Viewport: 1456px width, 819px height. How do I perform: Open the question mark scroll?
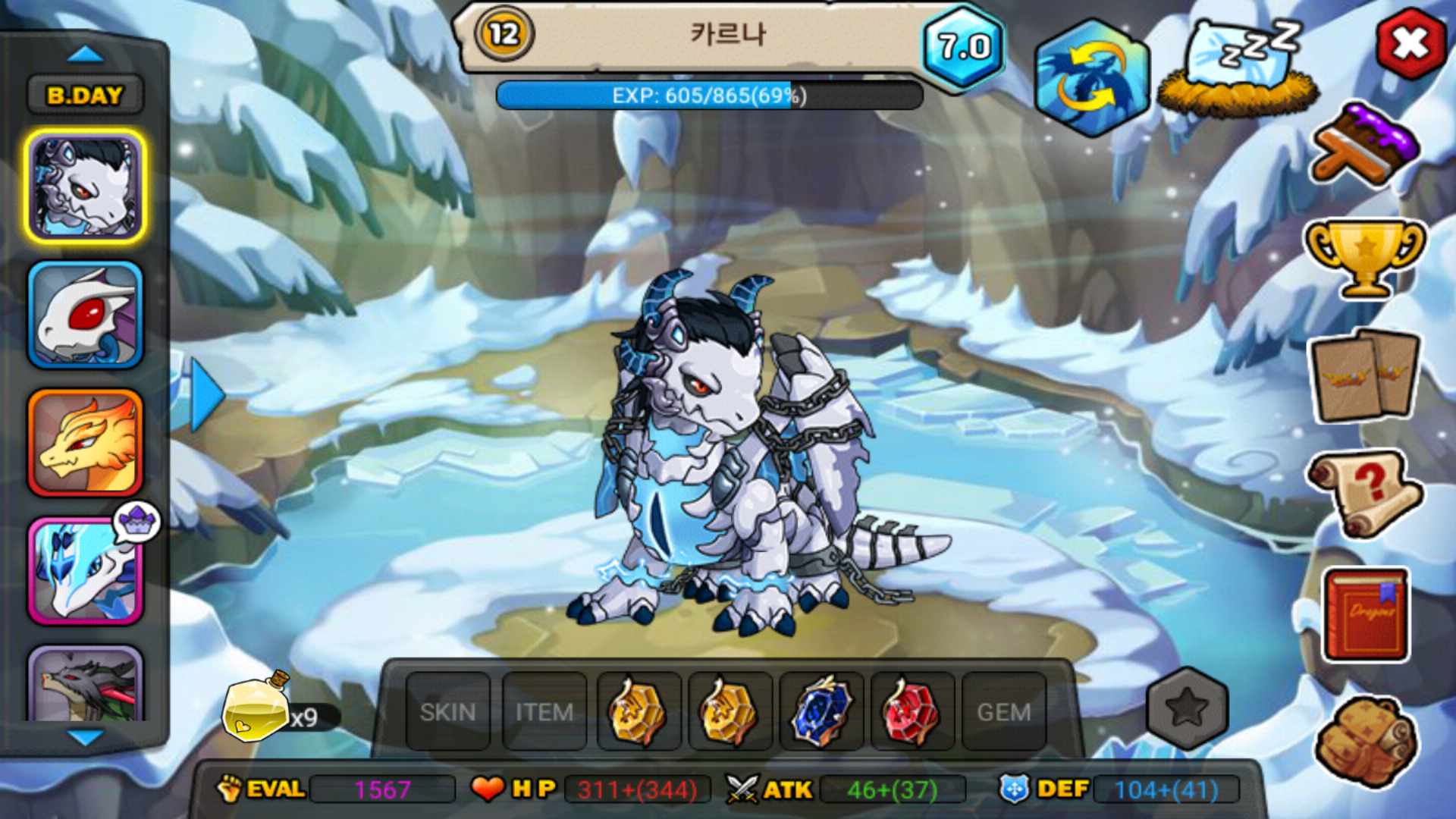(1365, 493)
